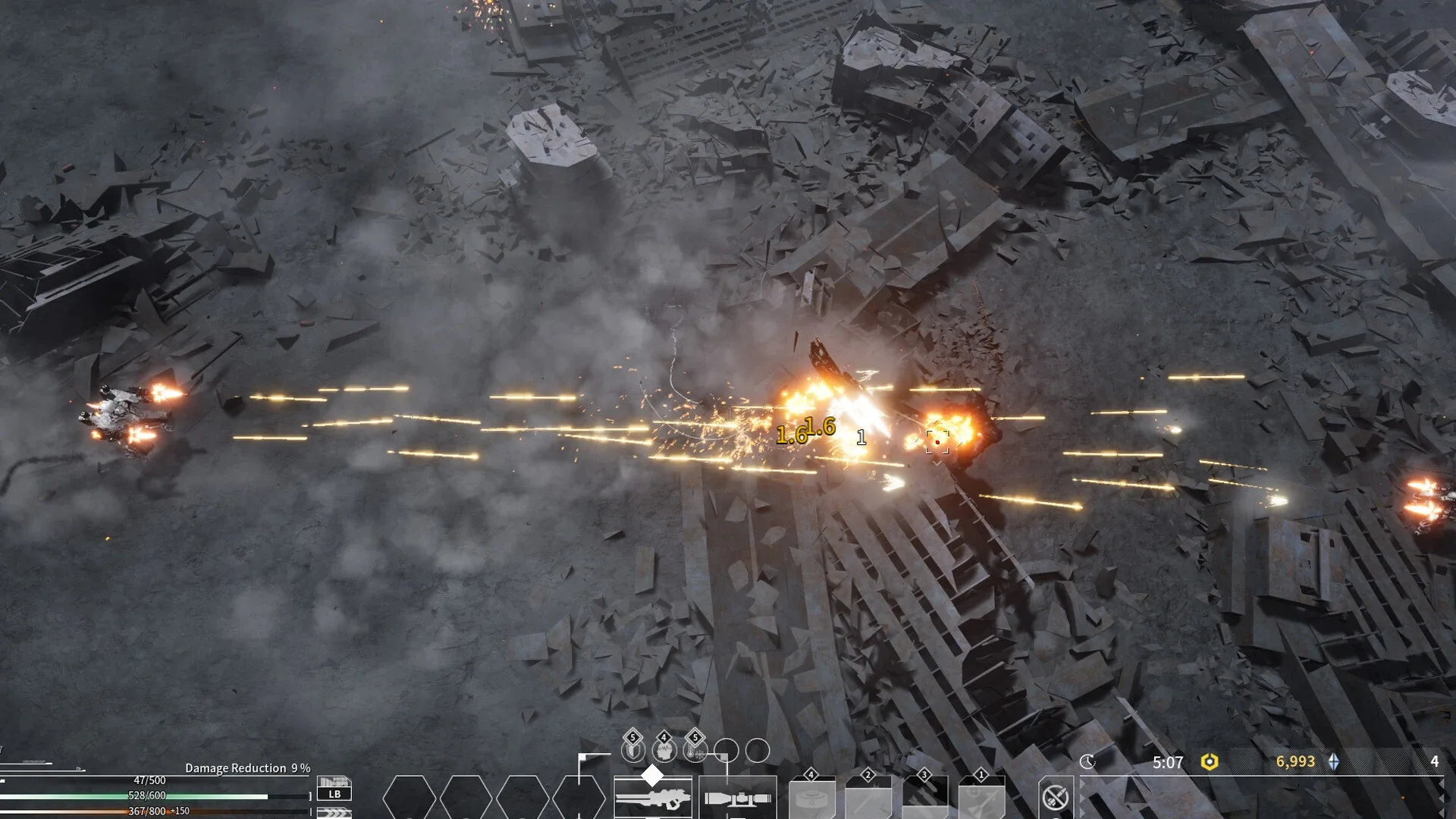The image size is (1456, 819).
Task: Click the yellow hexagon currency icon
Action: 1210,761
